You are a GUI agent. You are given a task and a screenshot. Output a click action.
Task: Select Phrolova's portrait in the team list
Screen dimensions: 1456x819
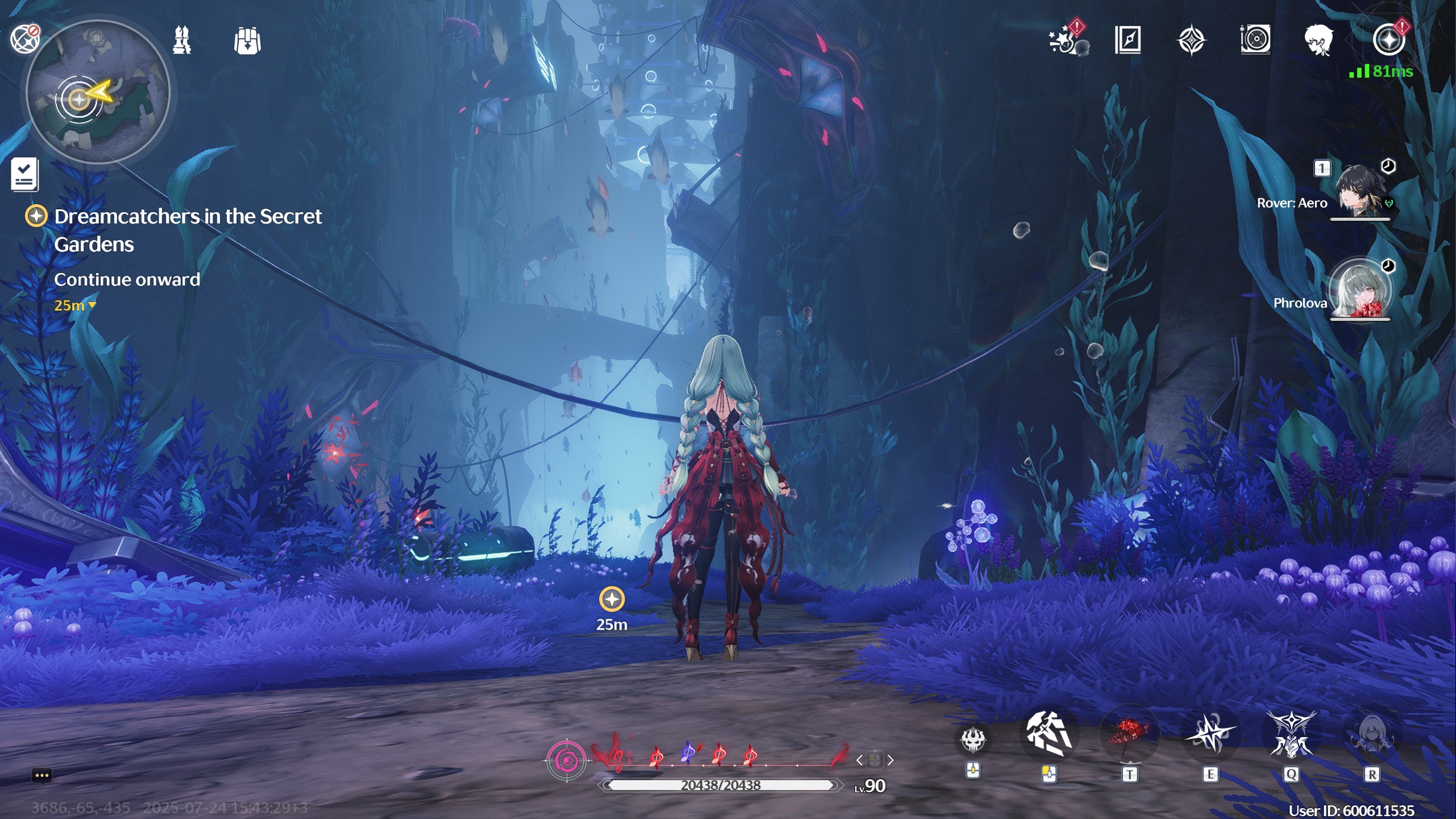click(1360, 289)
